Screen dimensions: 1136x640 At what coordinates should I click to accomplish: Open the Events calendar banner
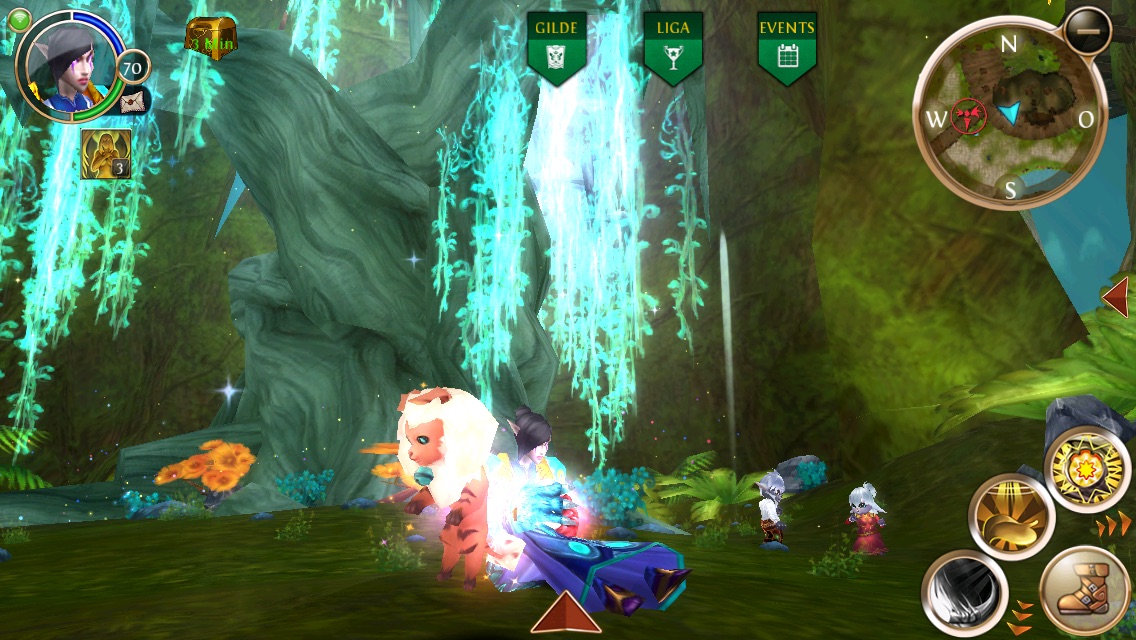(x=787, y=48)
